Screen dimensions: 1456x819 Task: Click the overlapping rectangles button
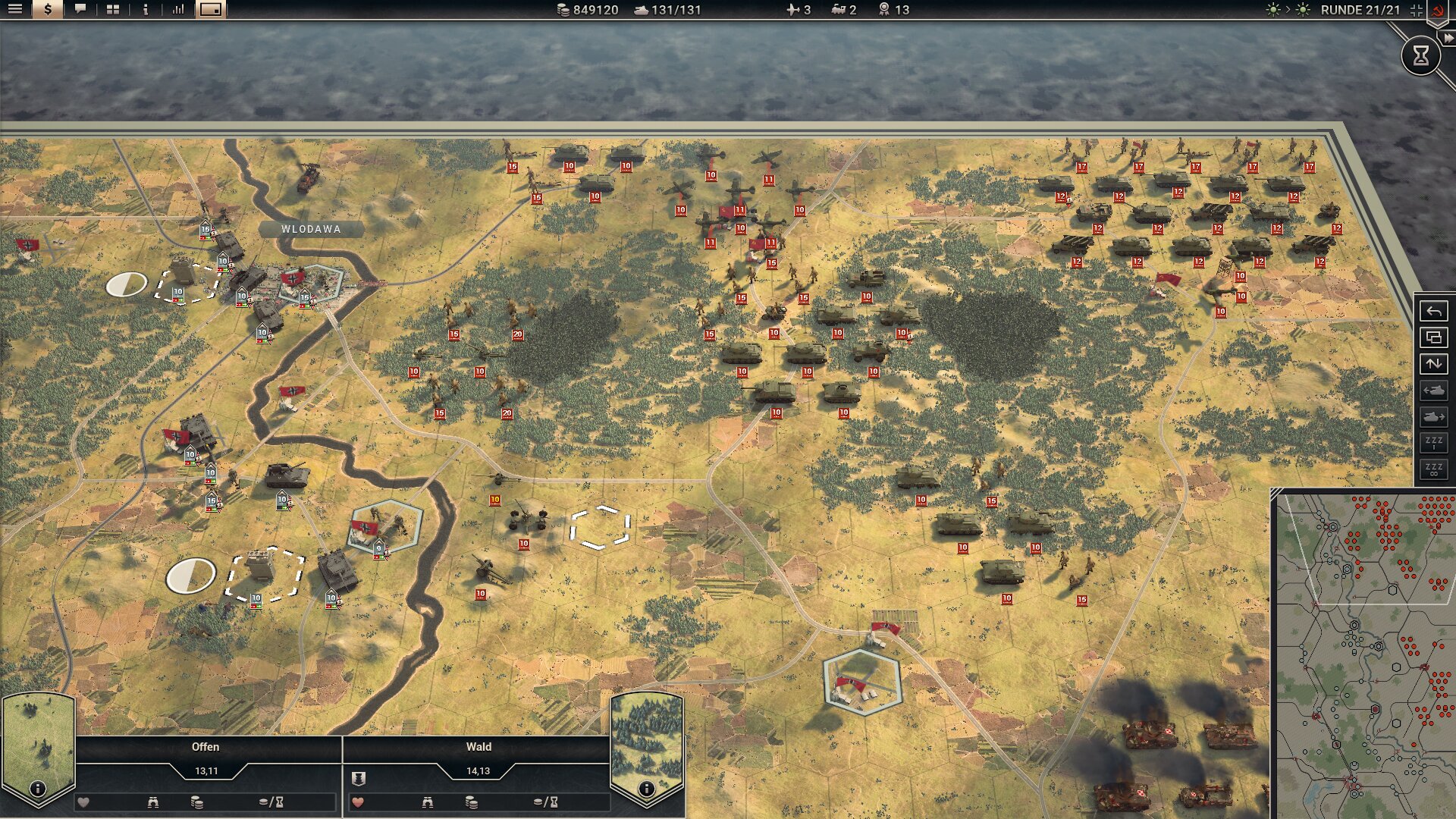pyautogui.click(x=1433, y=337)
